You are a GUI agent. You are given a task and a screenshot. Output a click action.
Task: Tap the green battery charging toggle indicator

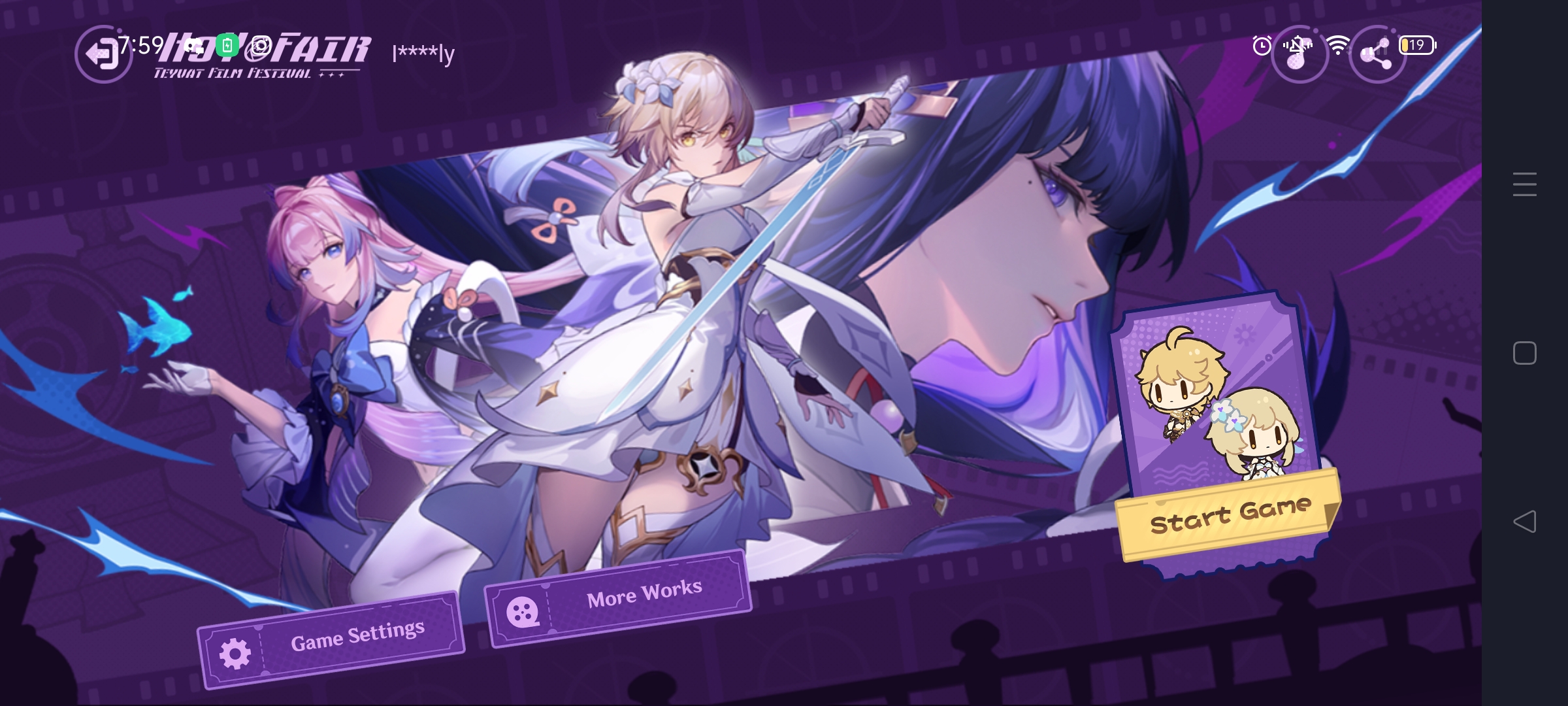226,43
